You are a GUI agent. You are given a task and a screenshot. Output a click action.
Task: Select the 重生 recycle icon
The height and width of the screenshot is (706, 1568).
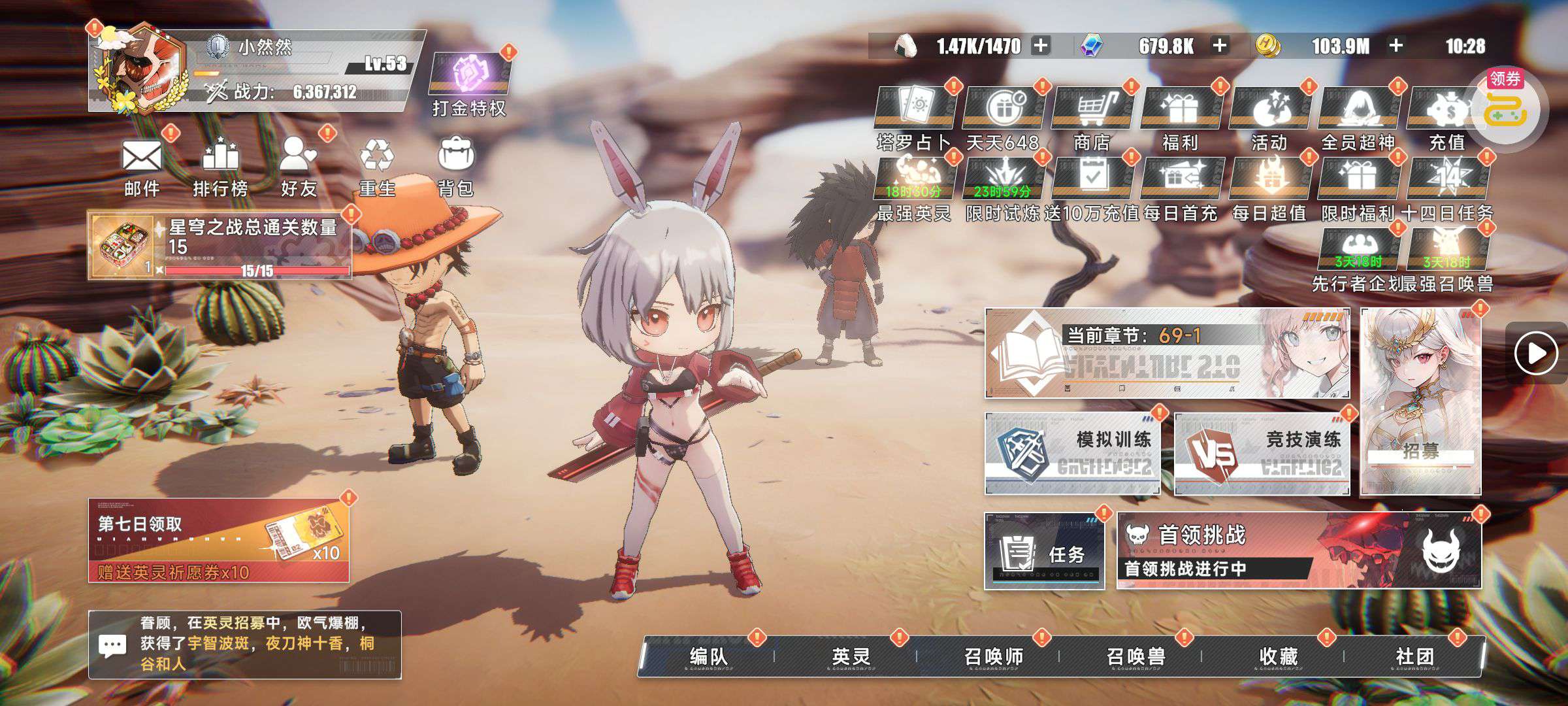pos(377,165)
